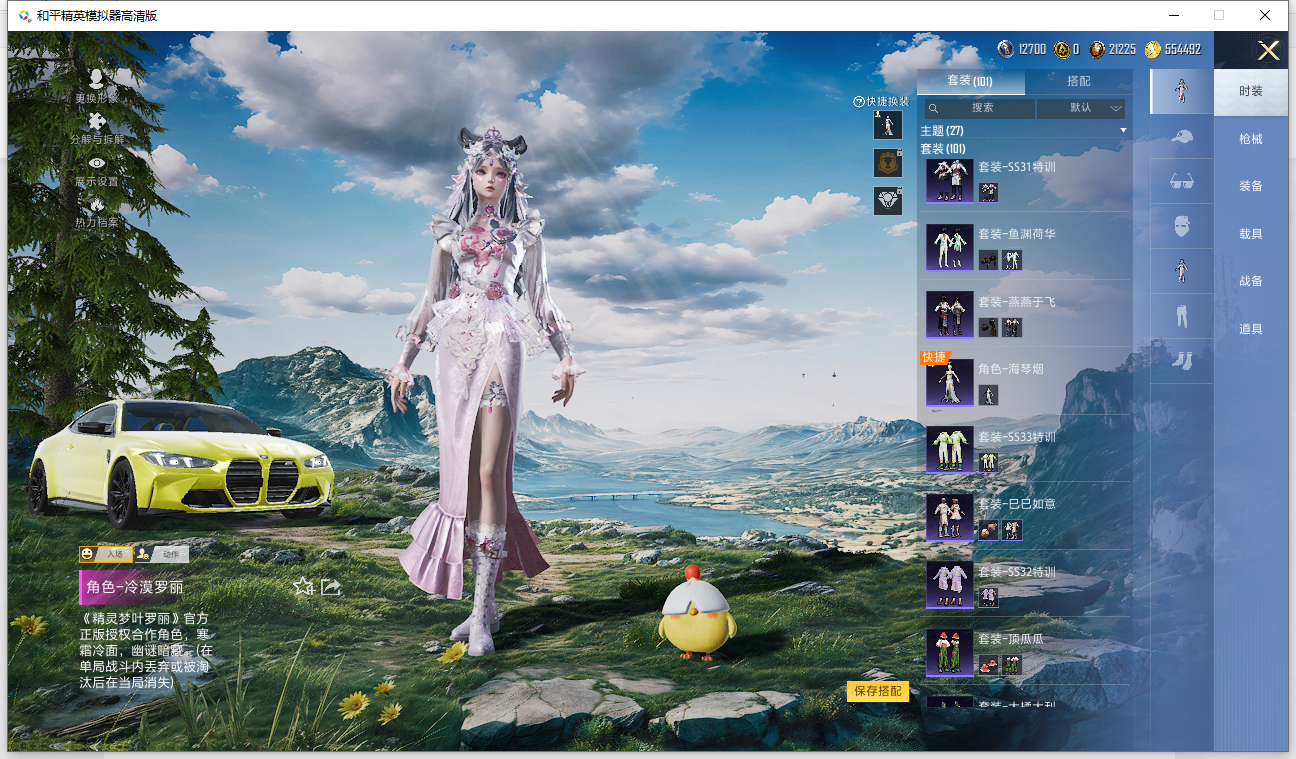Open the 道具 category
Screen dimensions: 1296x759
(1250, 329)
